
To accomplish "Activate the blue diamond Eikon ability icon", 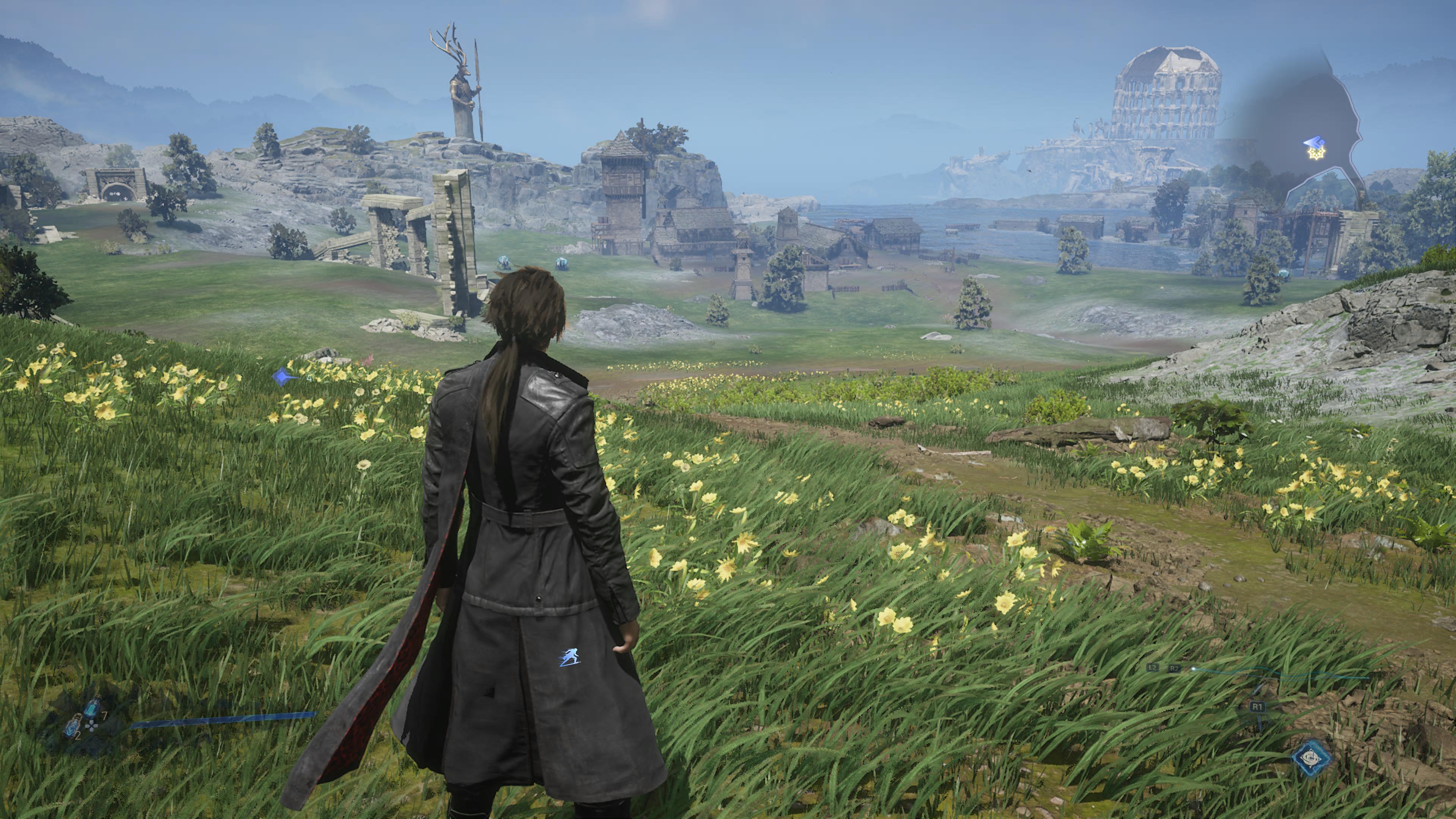I will tap(1311, 758).
